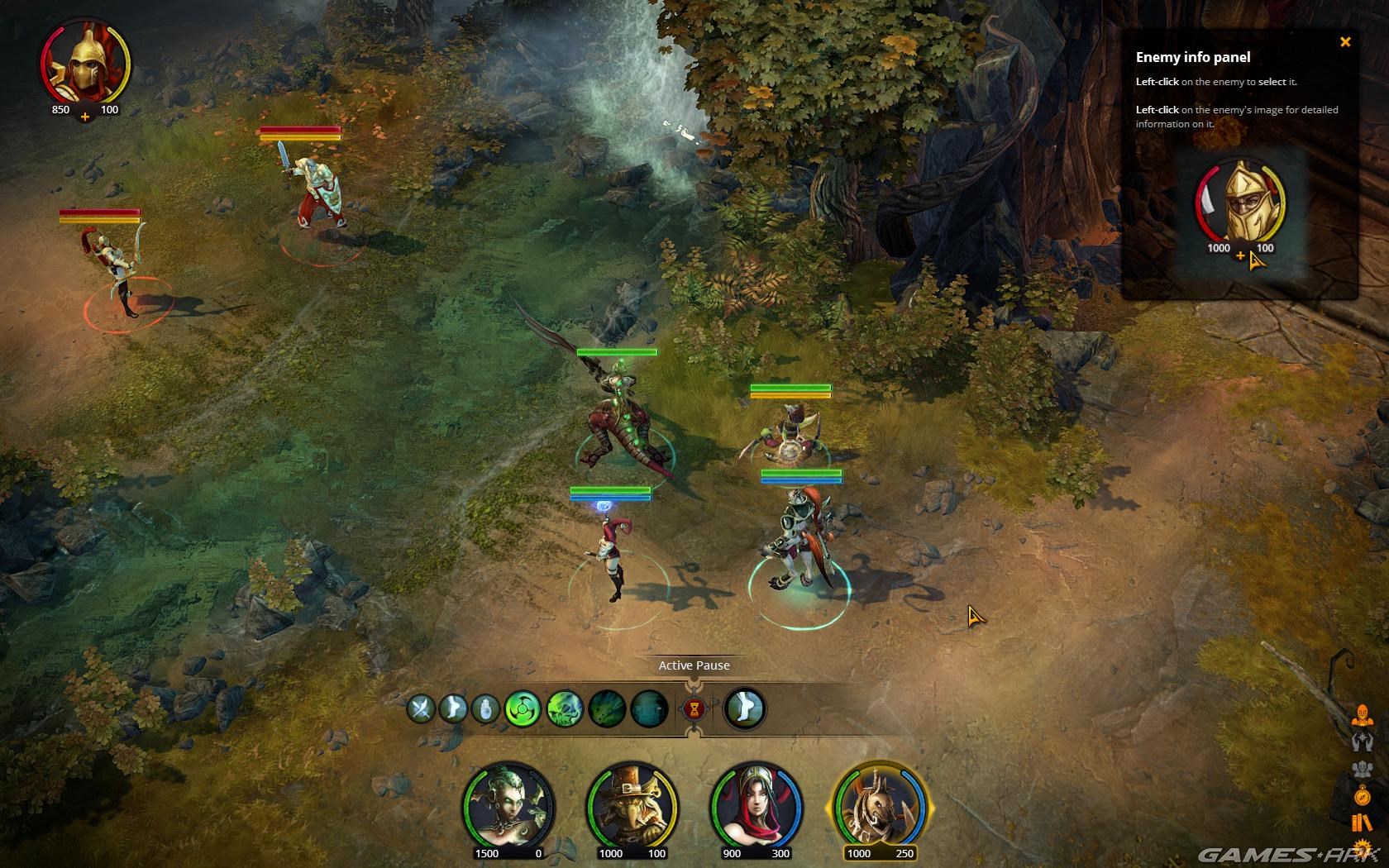1389x868 pixels.
Task: Activate the crossed swords attack ability
Action: coord(421,709)
